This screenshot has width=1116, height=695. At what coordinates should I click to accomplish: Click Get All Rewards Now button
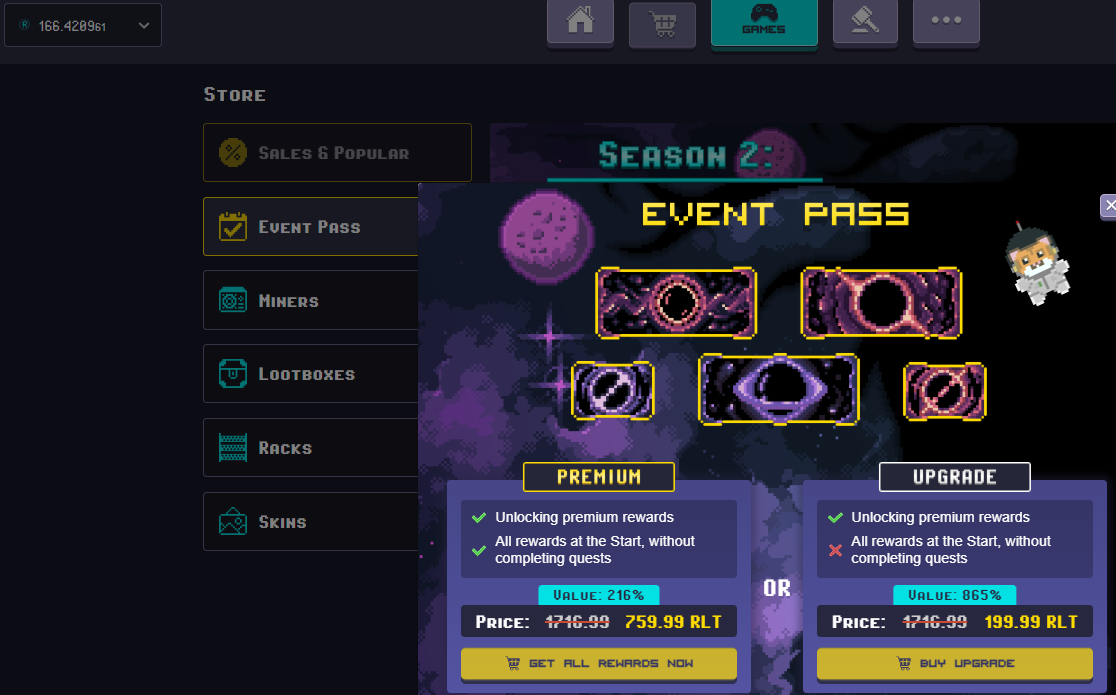(x=599, y=663)
